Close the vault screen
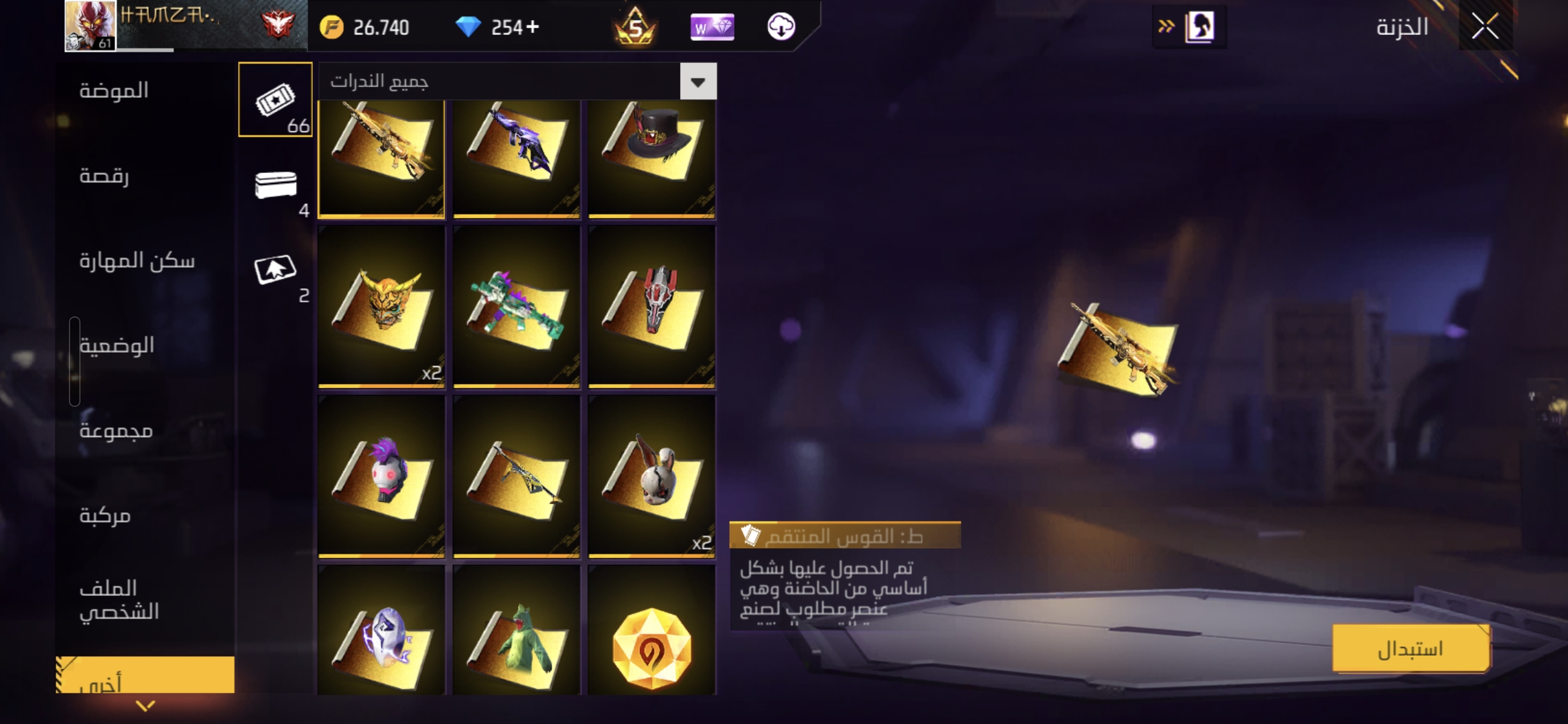1568x724 pixels. (x=1485, y=27)
